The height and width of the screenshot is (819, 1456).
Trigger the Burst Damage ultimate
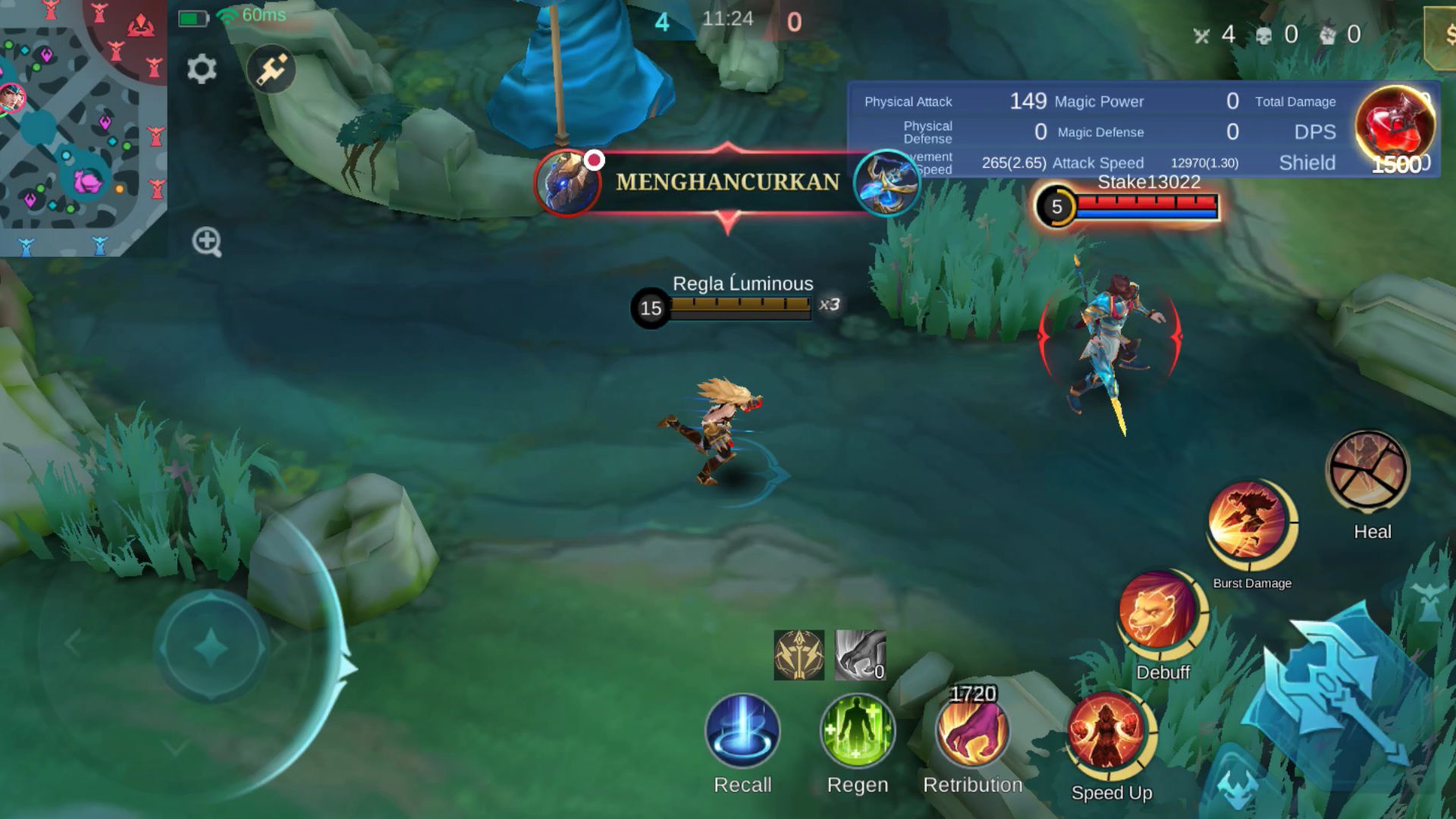coord(1249,523)
